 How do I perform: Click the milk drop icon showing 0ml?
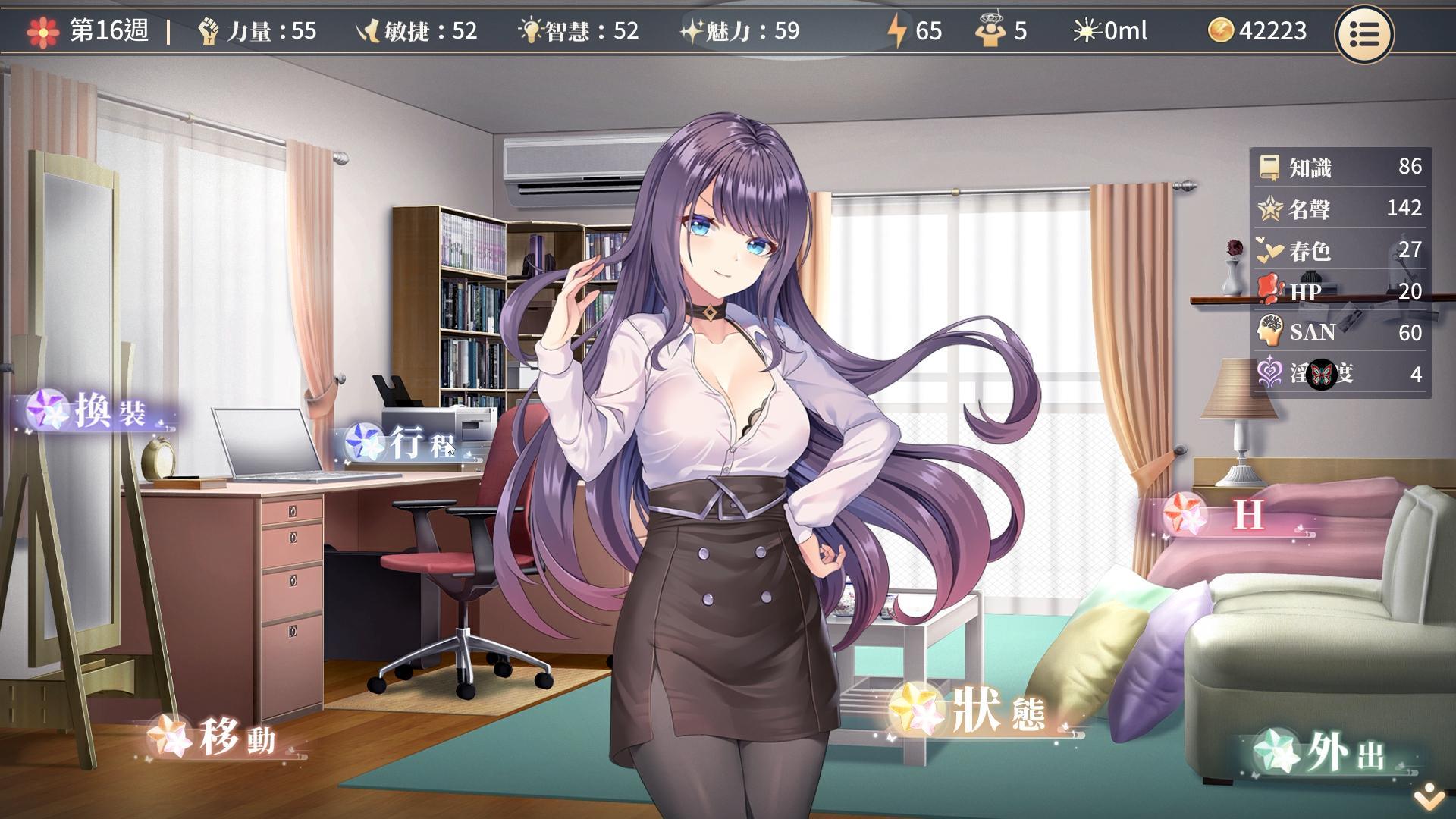1084,31
